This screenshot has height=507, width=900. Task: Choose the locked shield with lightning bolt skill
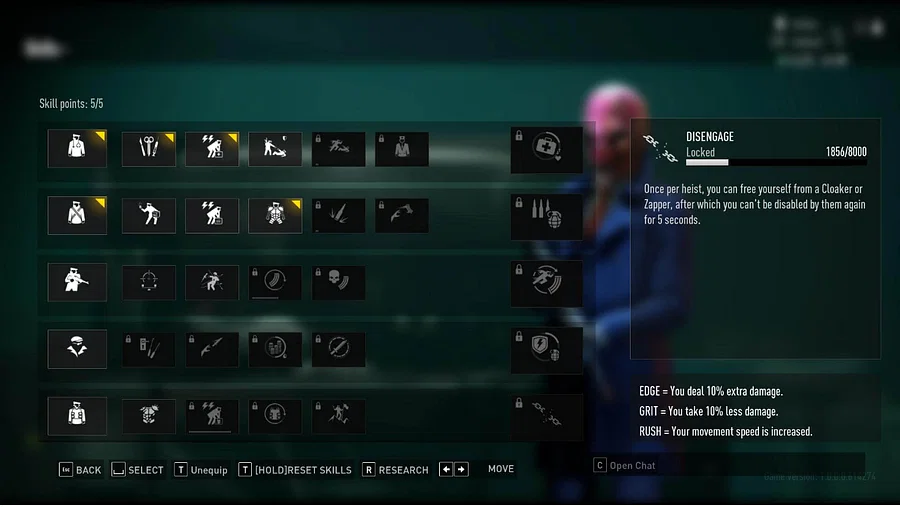[546, 350]
